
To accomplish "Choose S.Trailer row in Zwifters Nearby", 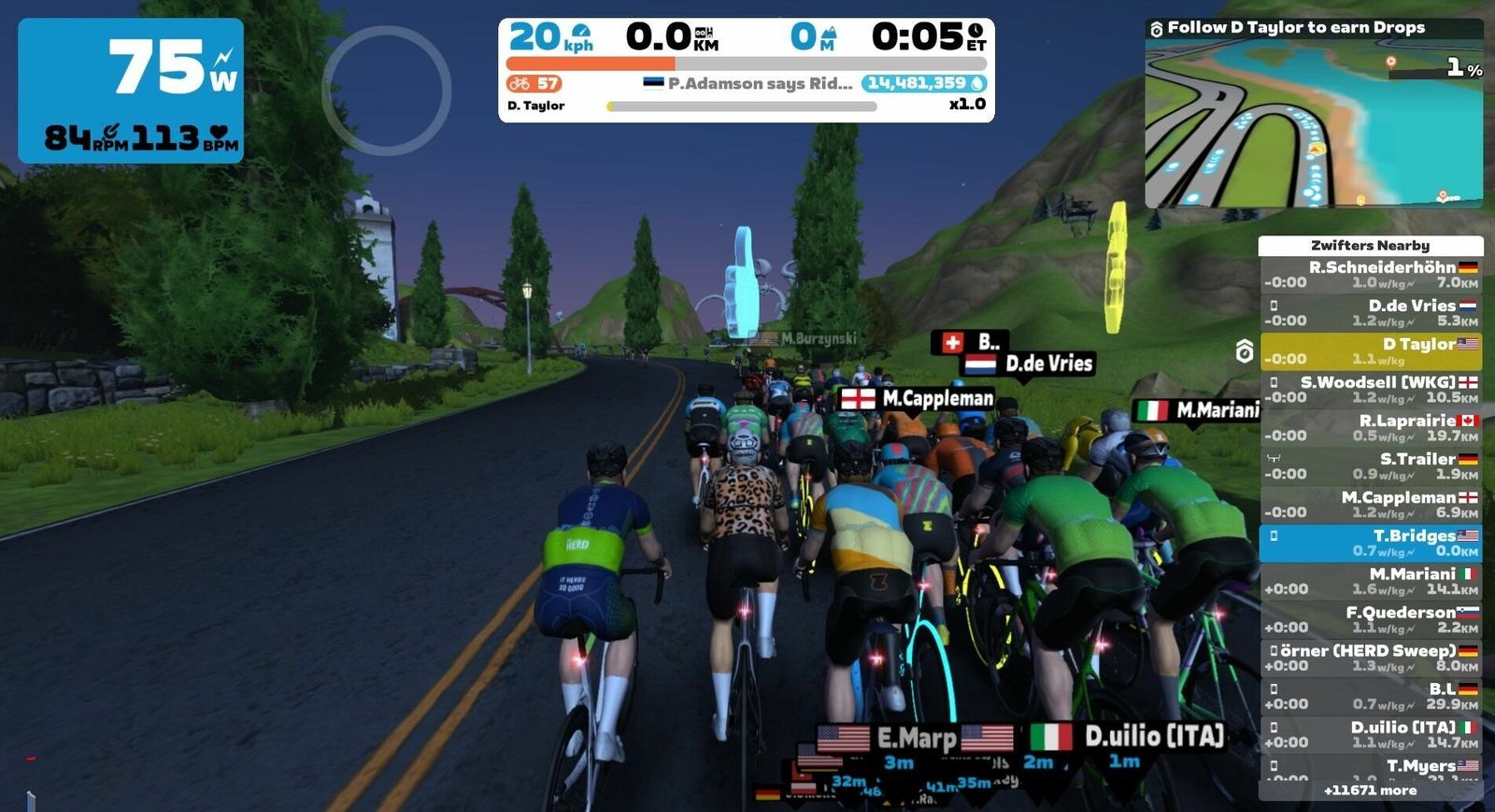I will pyautogui.click(x=1371, y=466).
